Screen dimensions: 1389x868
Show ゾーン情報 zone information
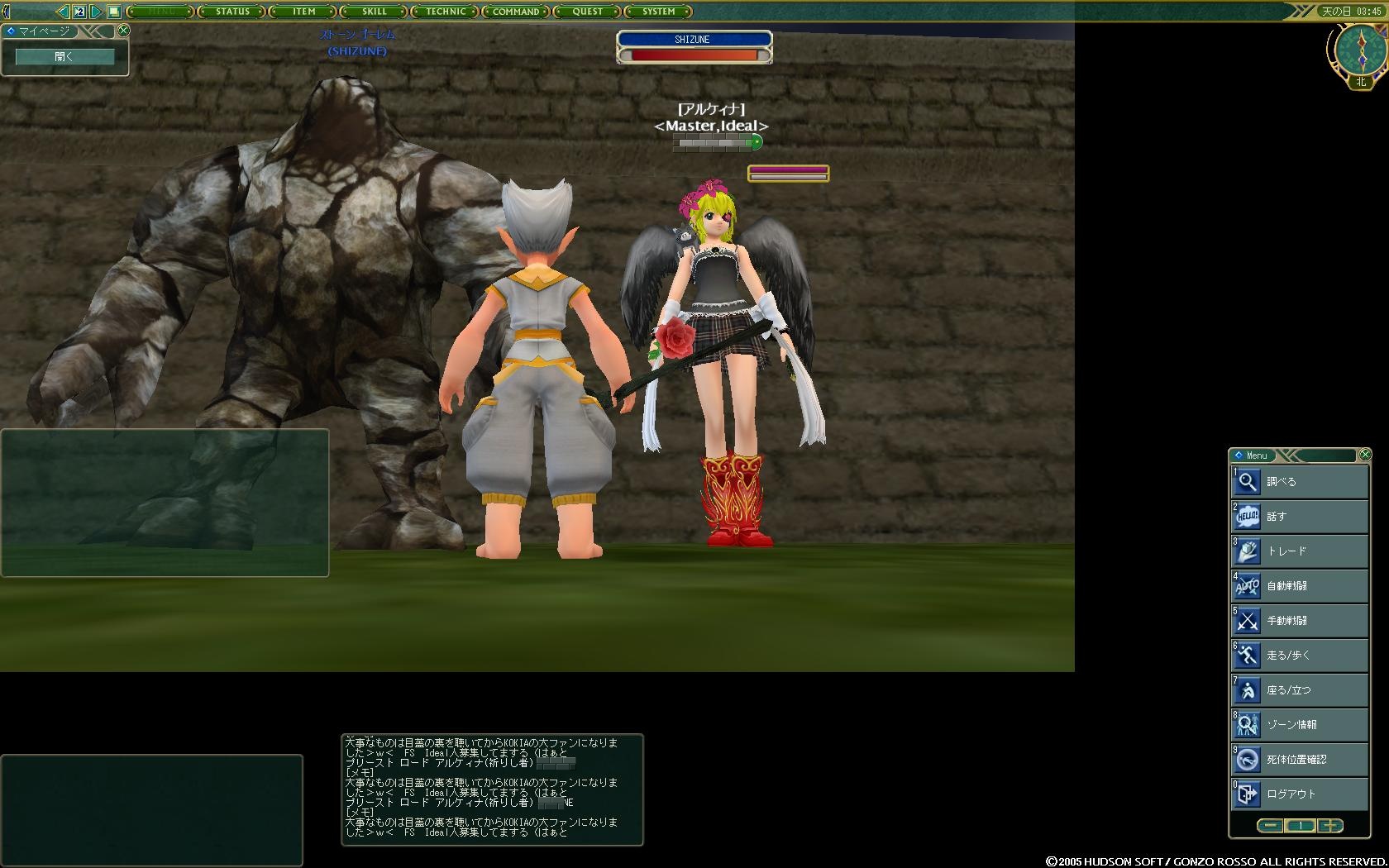pos(1299,725)
